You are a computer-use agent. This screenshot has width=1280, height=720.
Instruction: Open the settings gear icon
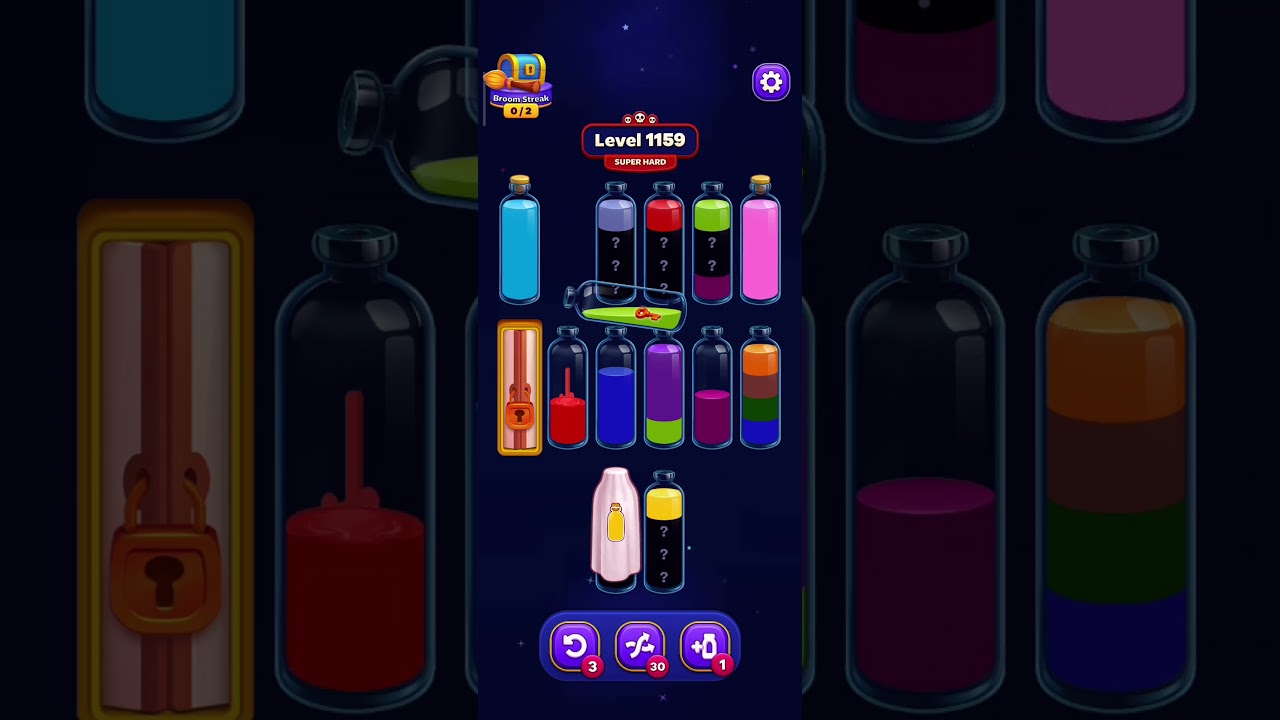770,81
